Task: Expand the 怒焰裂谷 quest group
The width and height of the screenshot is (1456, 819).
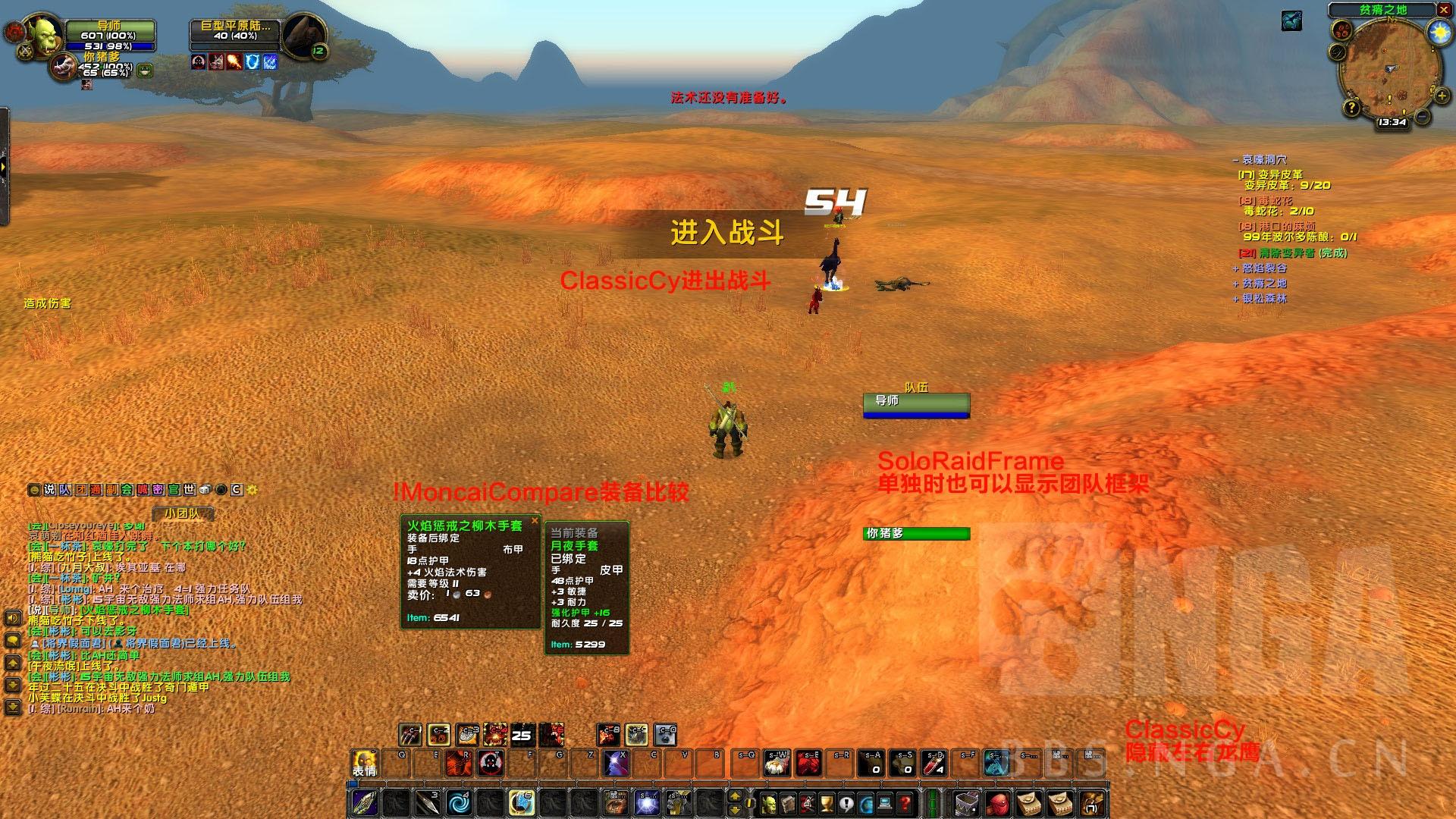Action: coord(1236,268)
